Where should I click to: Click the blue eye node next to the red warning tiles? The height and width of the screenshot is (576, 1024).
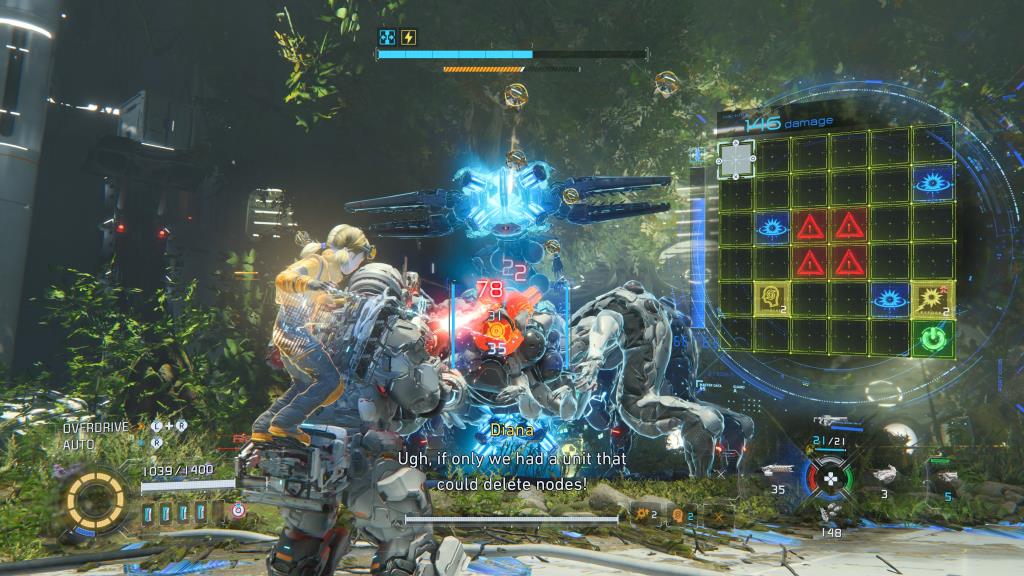click(773, 227)
